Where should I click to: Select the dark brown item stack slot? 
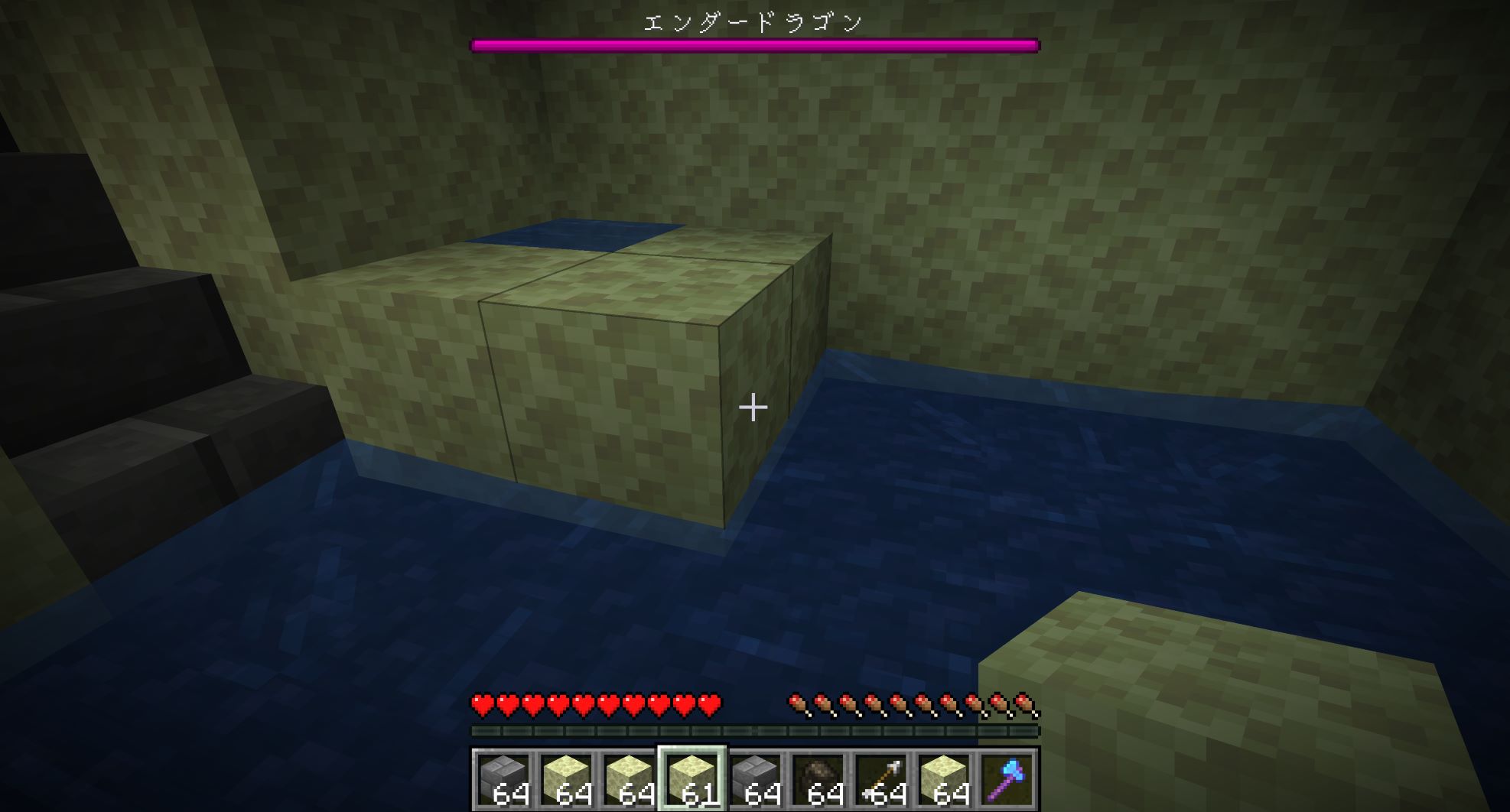pos(818,779)
